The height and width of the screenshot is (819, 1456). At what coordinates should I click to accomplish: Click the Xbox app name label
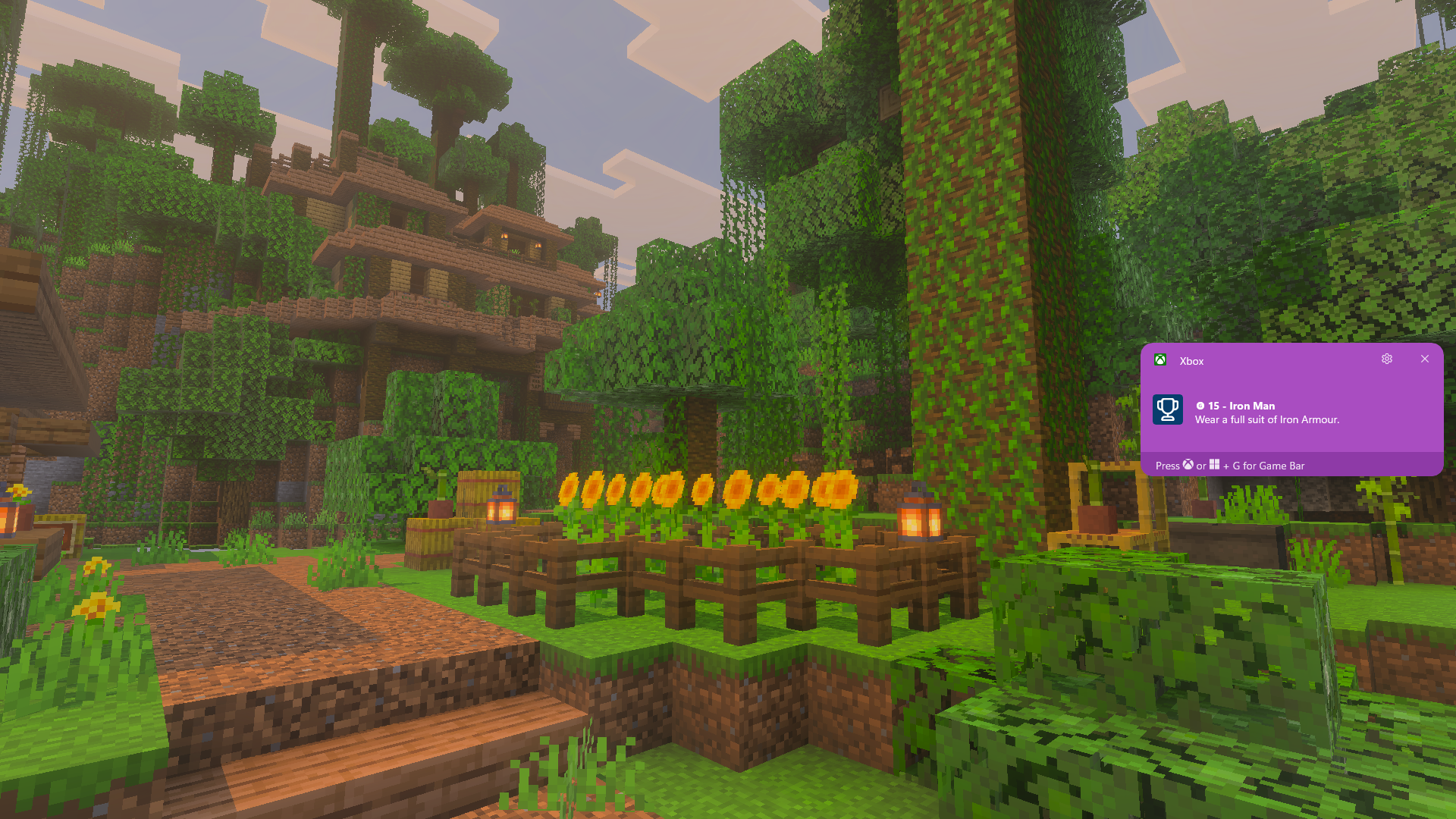[x=1191, y=361]
